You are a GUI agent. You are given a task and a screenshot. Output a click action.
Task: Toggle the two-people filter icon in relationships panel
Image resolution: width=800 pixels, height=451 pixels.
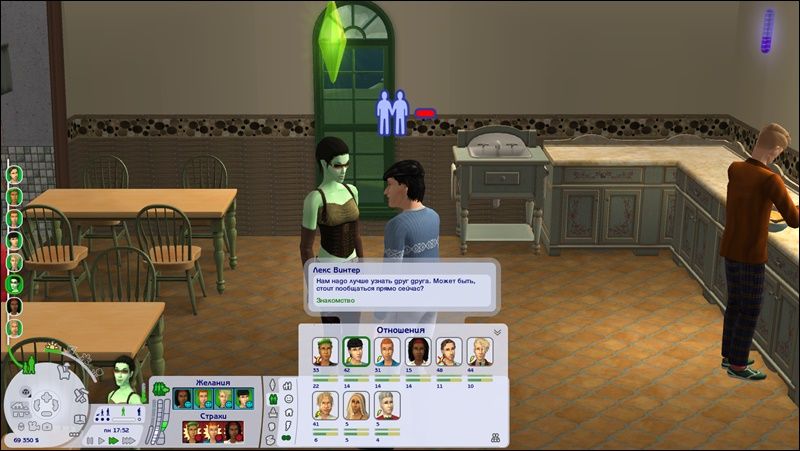[x=494, y=438]
